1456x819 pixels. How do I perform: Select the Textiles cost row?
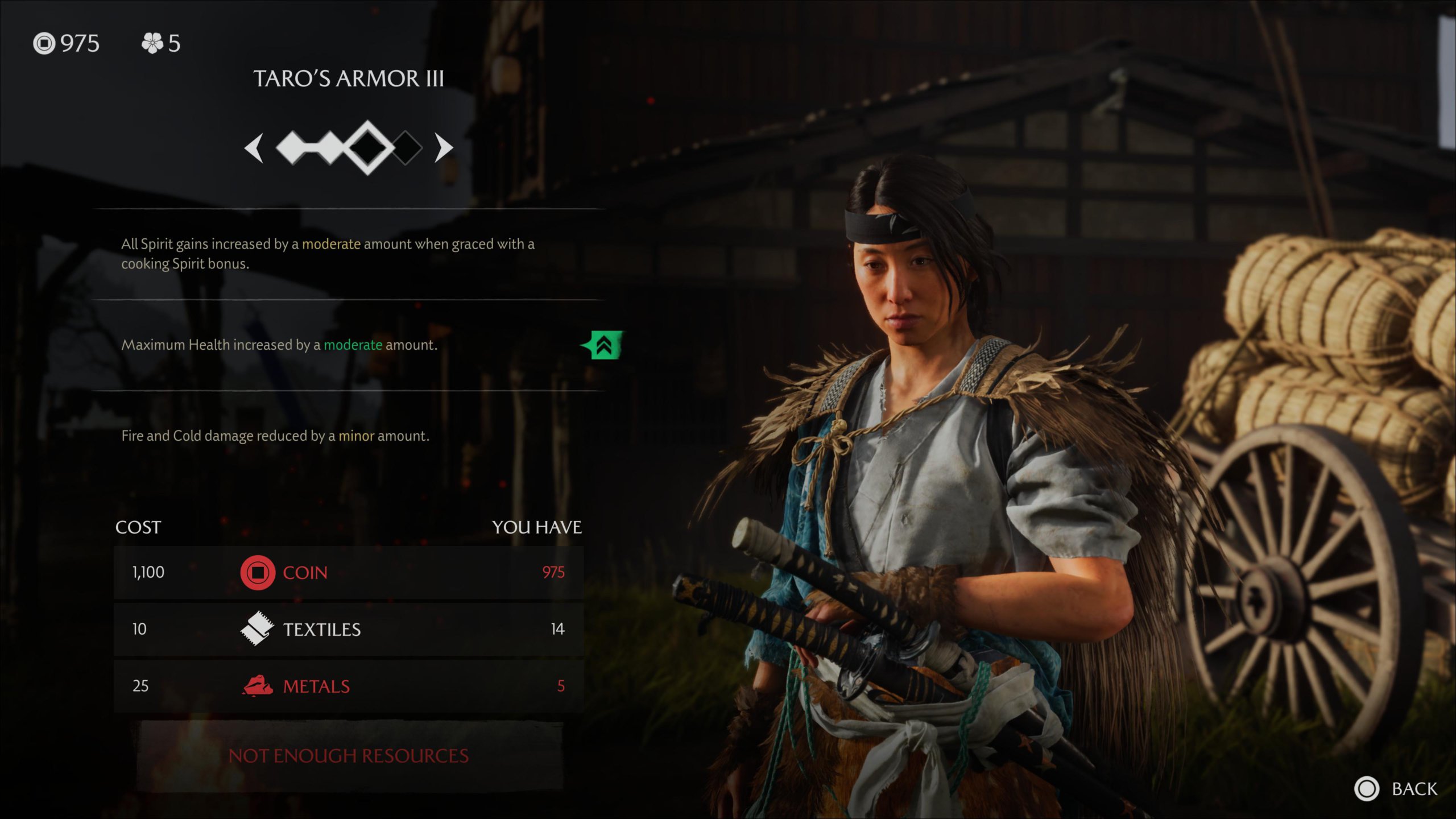pyautogui.click(x=349, y=629)
